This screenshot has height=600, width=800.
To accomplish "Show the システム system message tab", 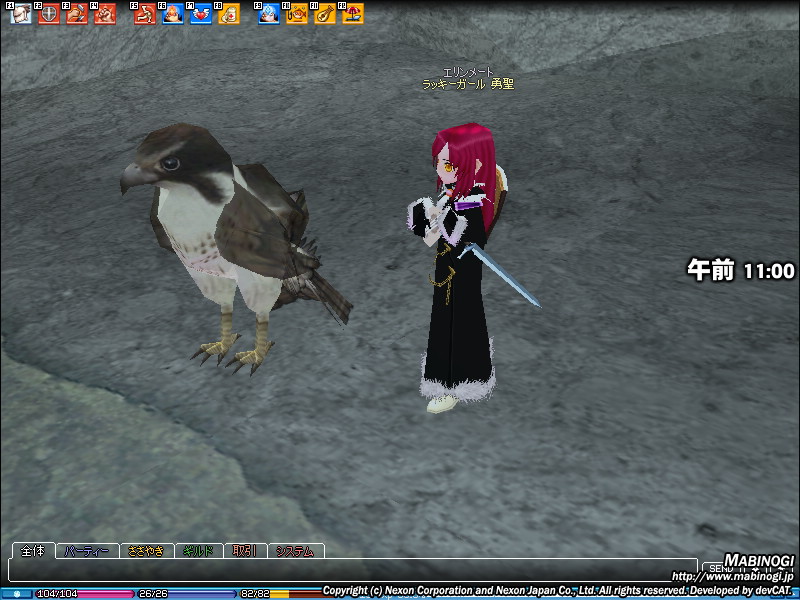I will click(x=295, y=551).
